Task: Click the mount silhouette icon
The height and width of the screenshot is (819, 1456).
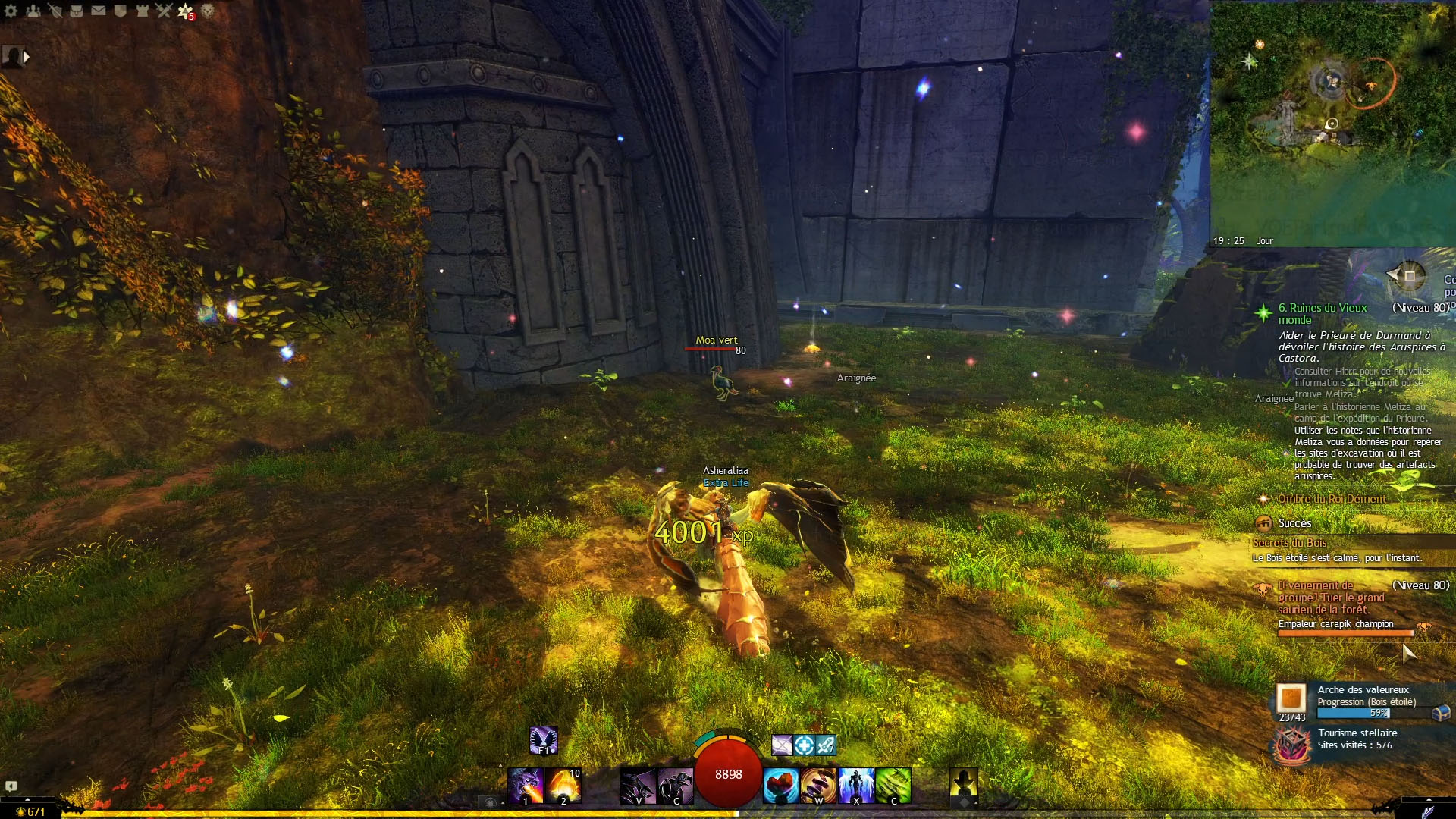Action: pos(964,781)
